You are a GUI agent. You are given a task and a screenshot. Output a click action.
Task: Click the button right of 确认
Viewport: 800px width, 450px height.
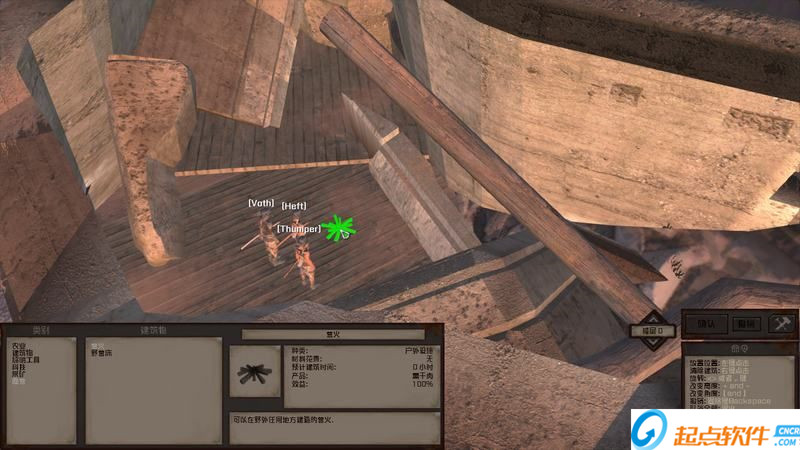pyautogui.click(x=745, y=323)
